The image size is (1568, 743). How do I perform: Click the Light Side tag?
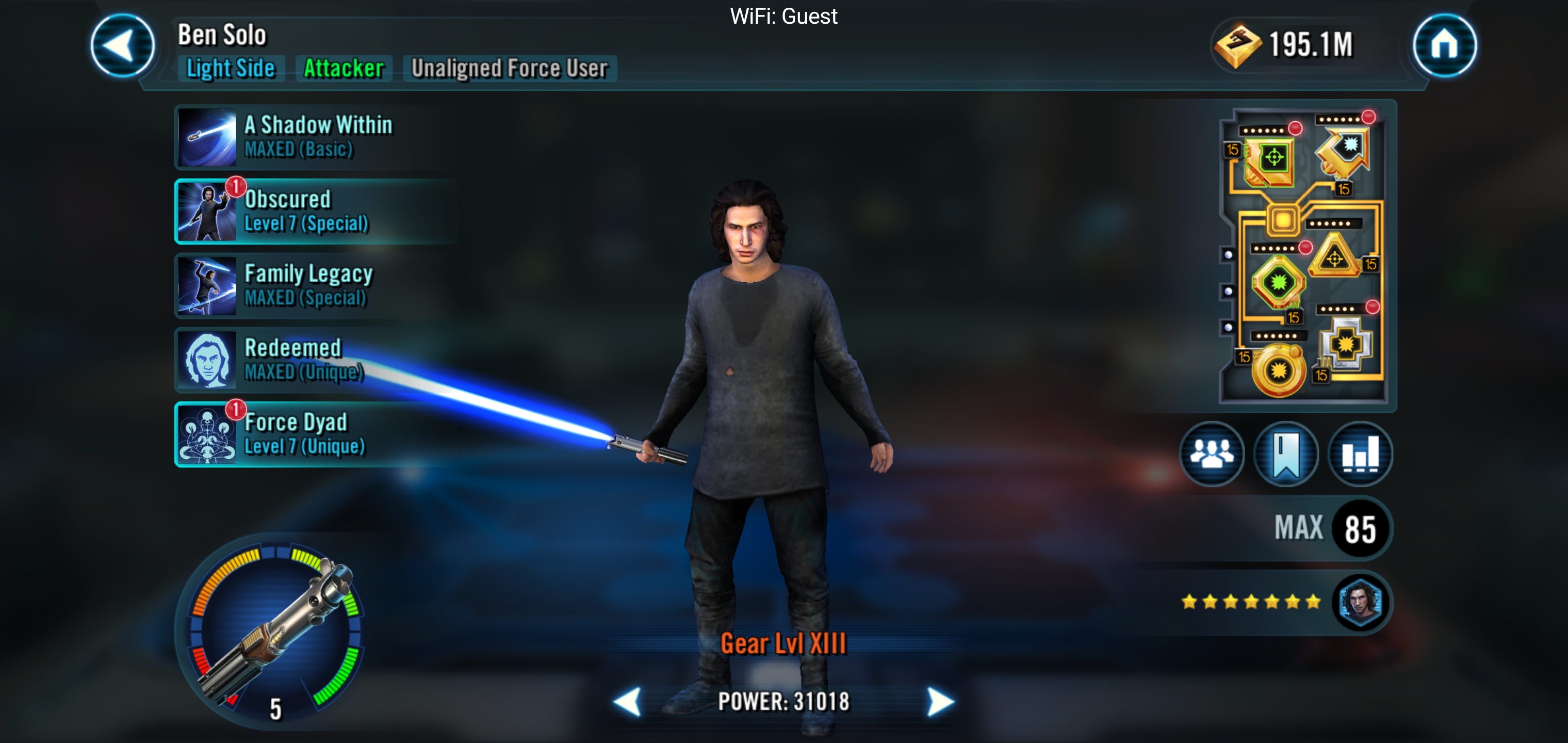tap(231, 68)
